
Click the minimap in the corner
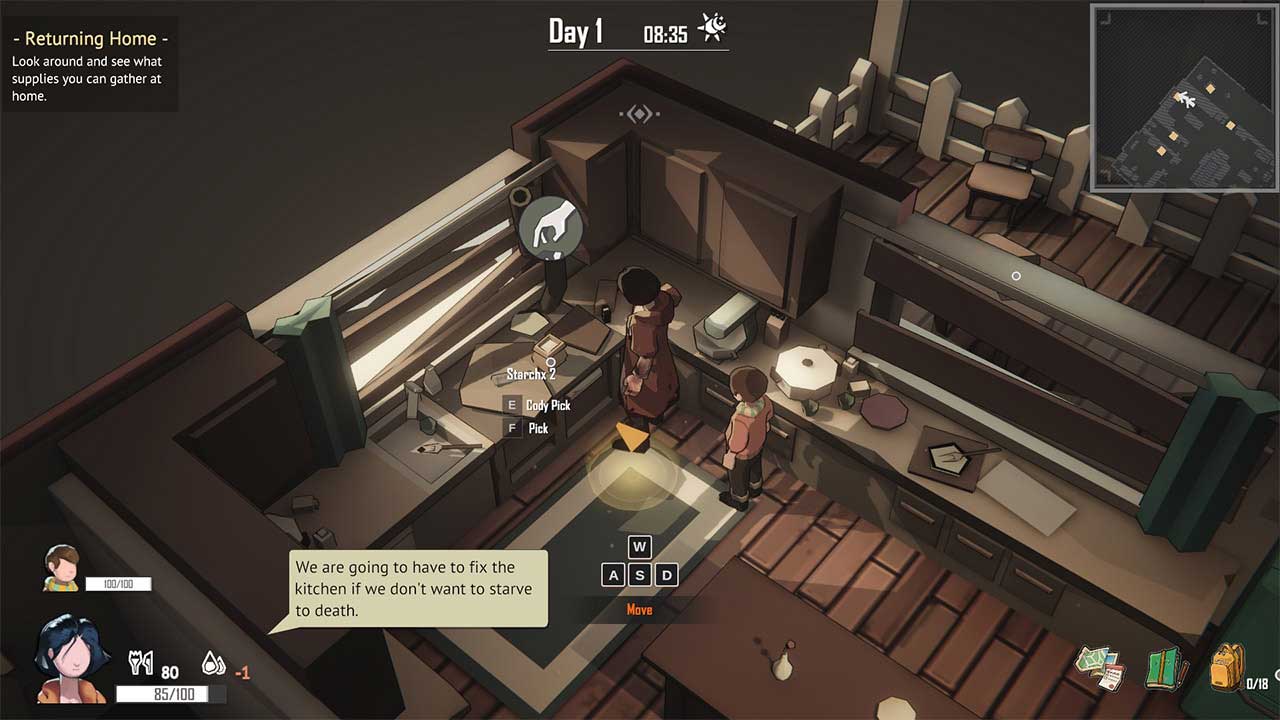1184,98
